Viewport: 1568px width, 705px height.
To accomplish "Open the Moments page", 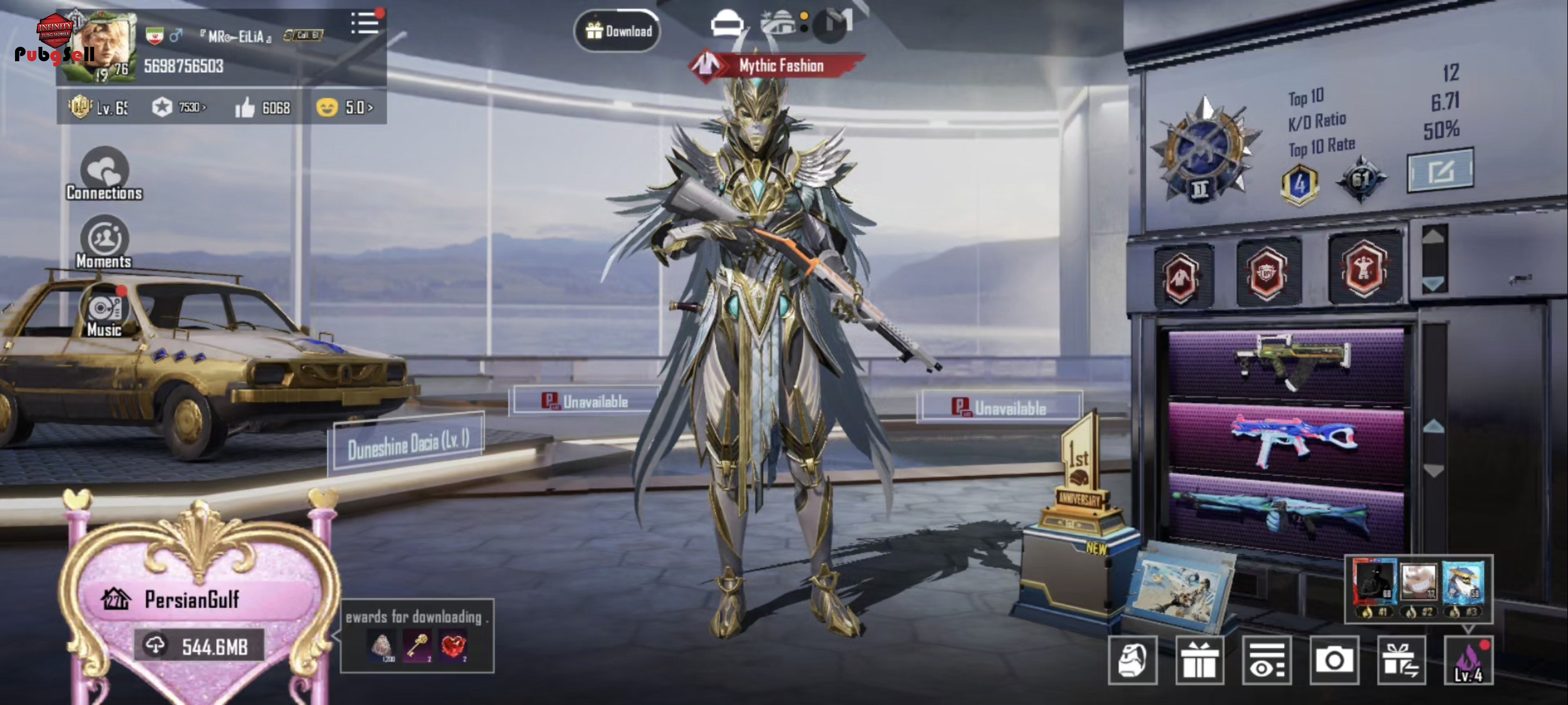I will (104, 243).
